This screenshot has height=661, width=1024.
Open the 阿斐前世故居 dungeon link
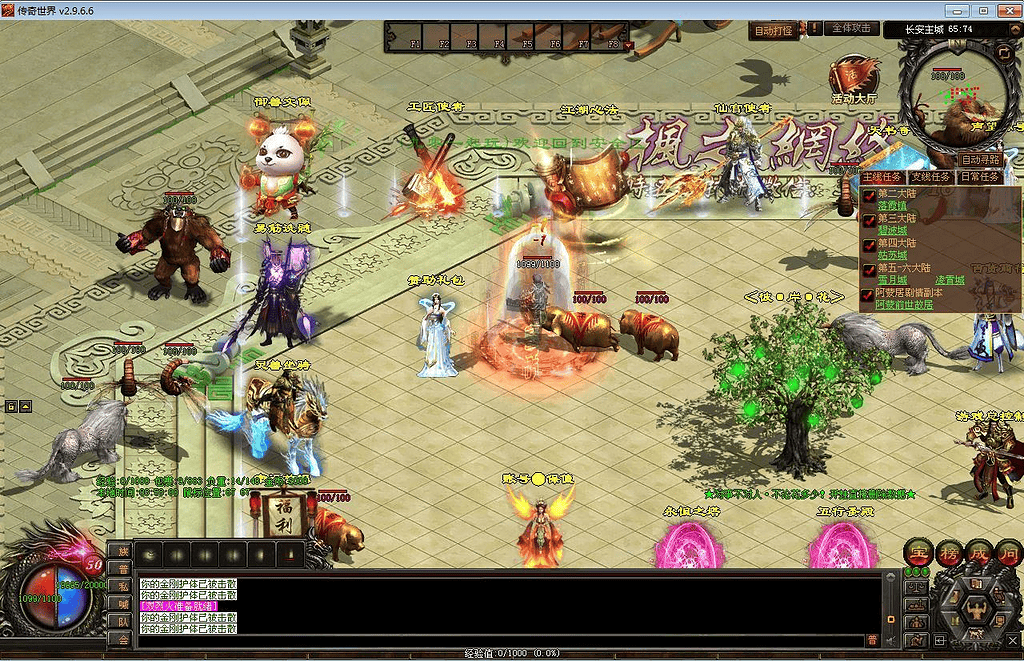click(x=905, y=305)
